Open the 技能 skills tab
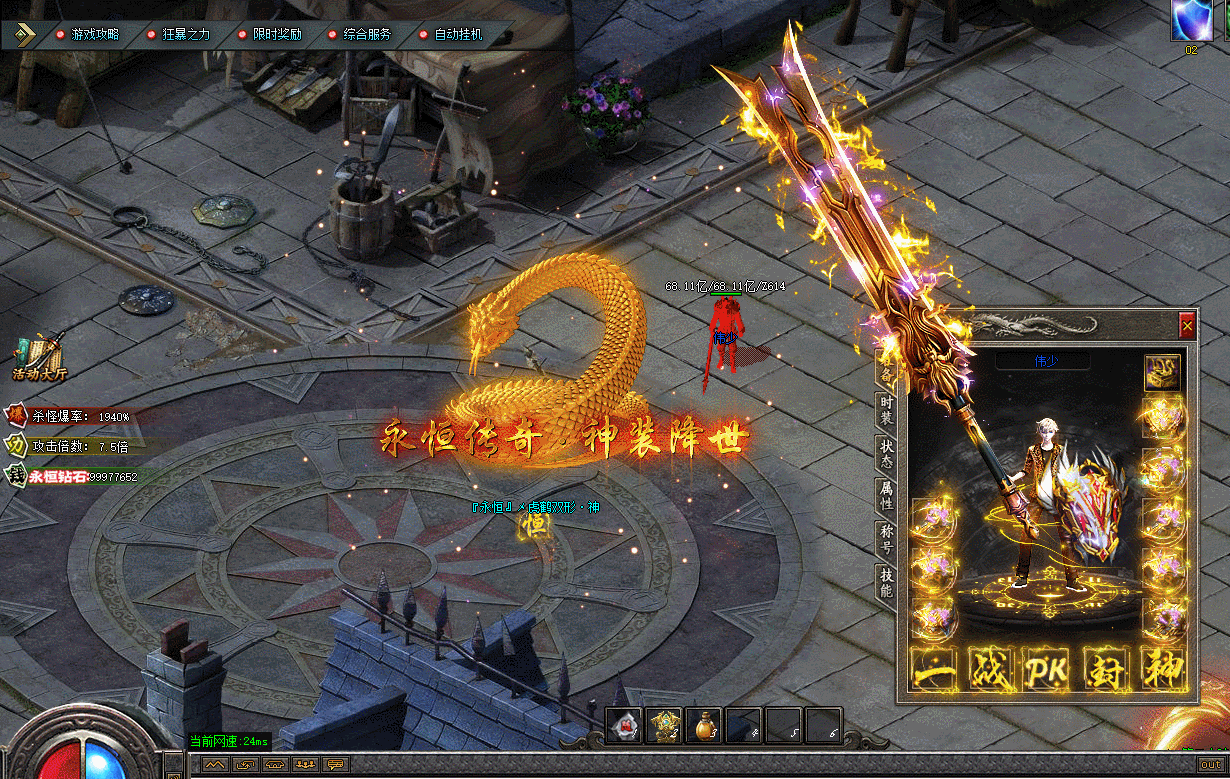This screenshot has width=1230, height=779. point(886,582)
